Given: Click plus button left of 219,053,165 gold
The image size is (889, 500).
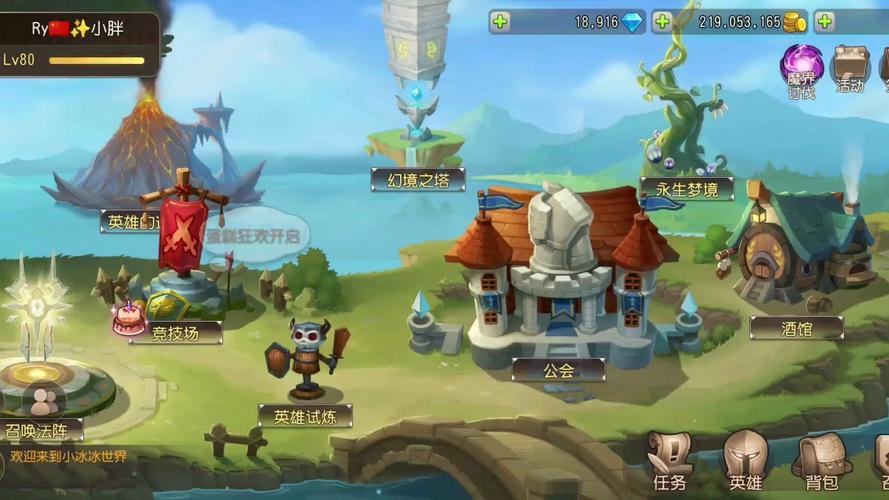Looking at the screenshot, I should (x=662, y=21).
